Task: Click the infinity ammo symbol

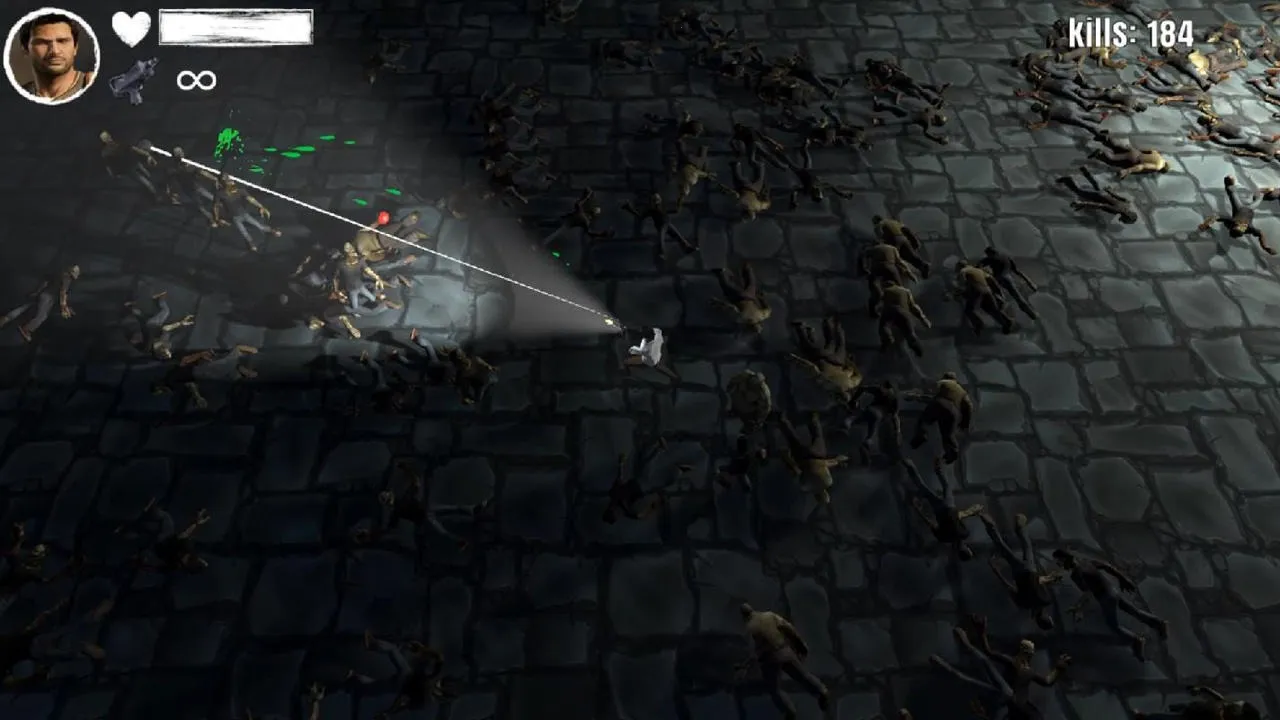Action: coord(197,79)
